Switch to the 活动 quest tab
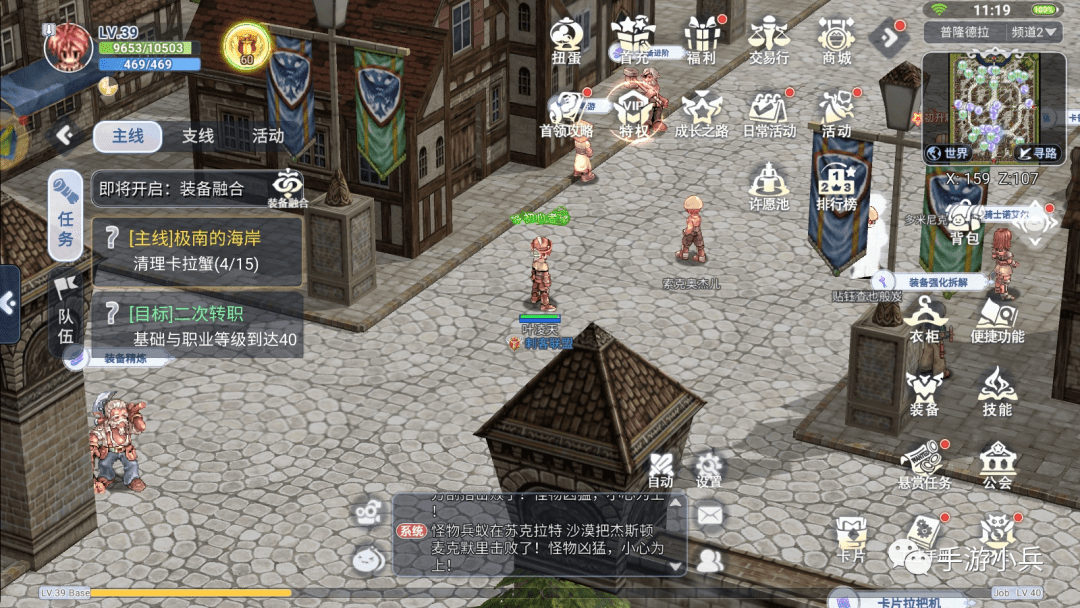The height and width of the screenshot is (608, 1080). tap(268, 136)
